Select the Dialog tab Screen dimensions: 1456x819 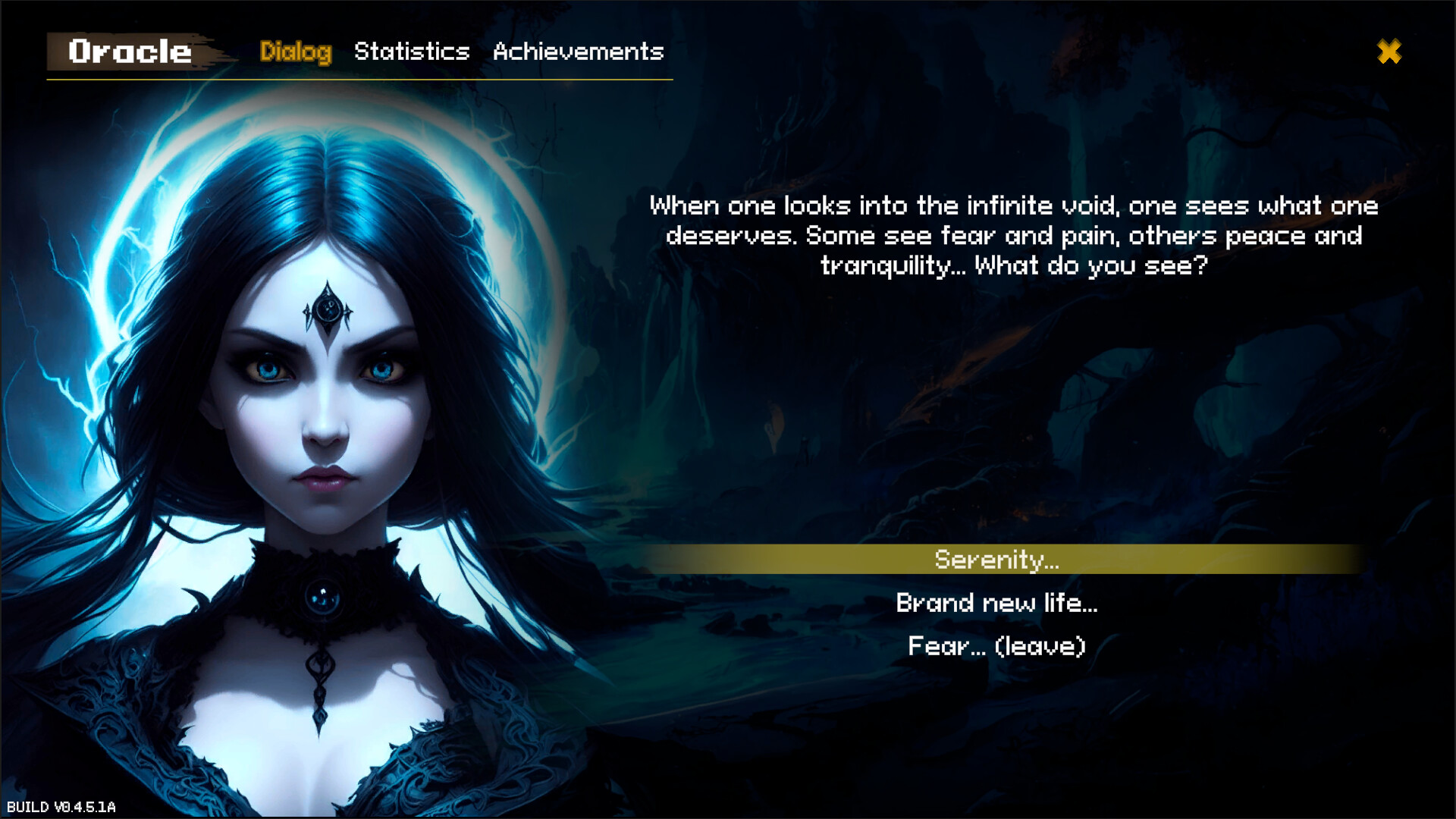tap(297, 52)
